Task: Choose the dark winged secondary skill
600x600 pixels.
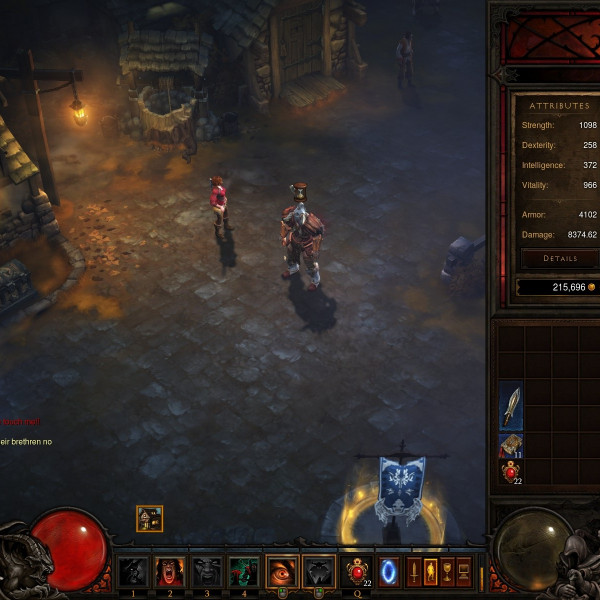Action: tap(318, 572)
